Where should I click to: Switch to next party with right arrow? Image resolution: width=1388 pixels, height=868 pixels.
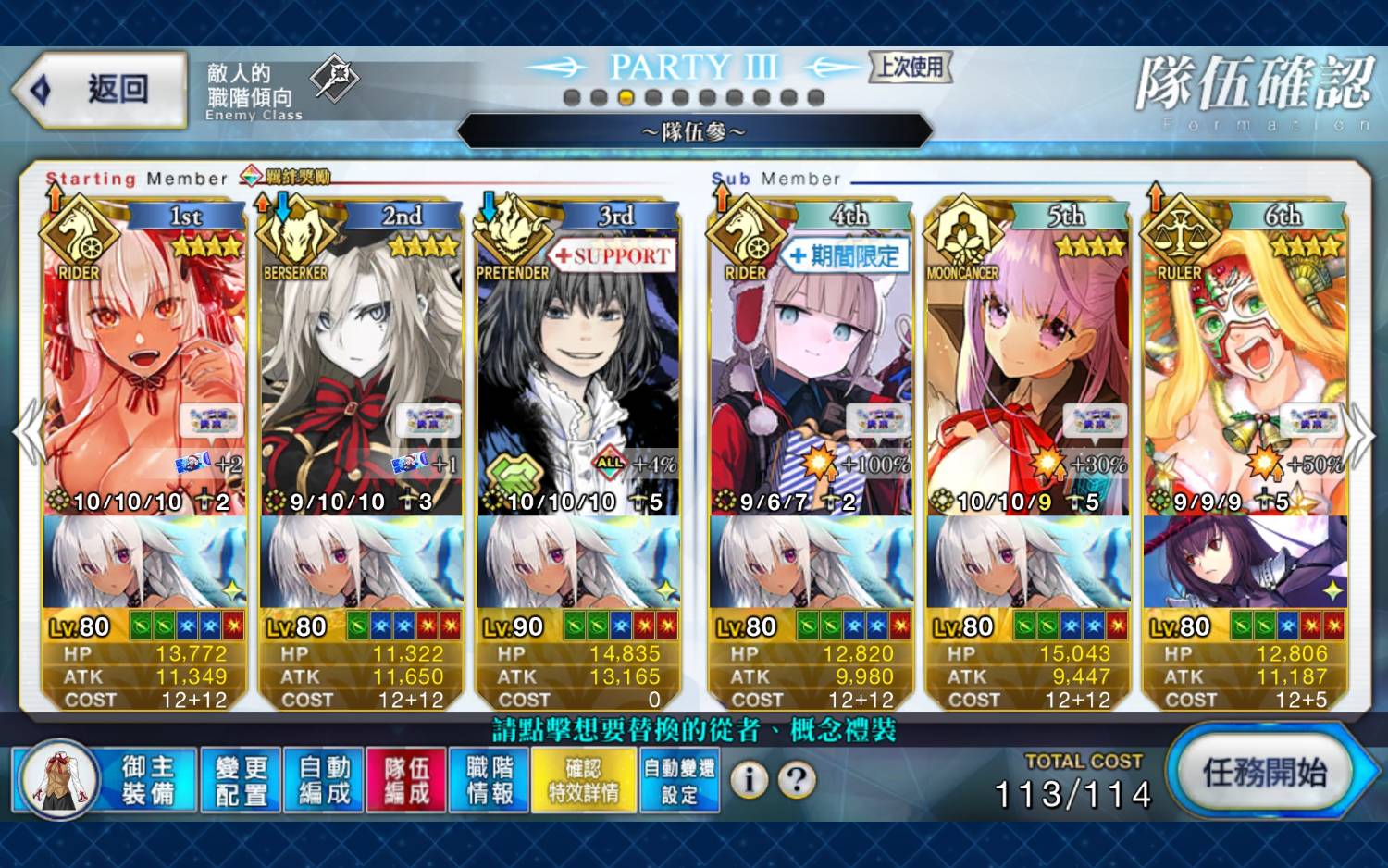pyautogui.click(x=1360, y=435)
